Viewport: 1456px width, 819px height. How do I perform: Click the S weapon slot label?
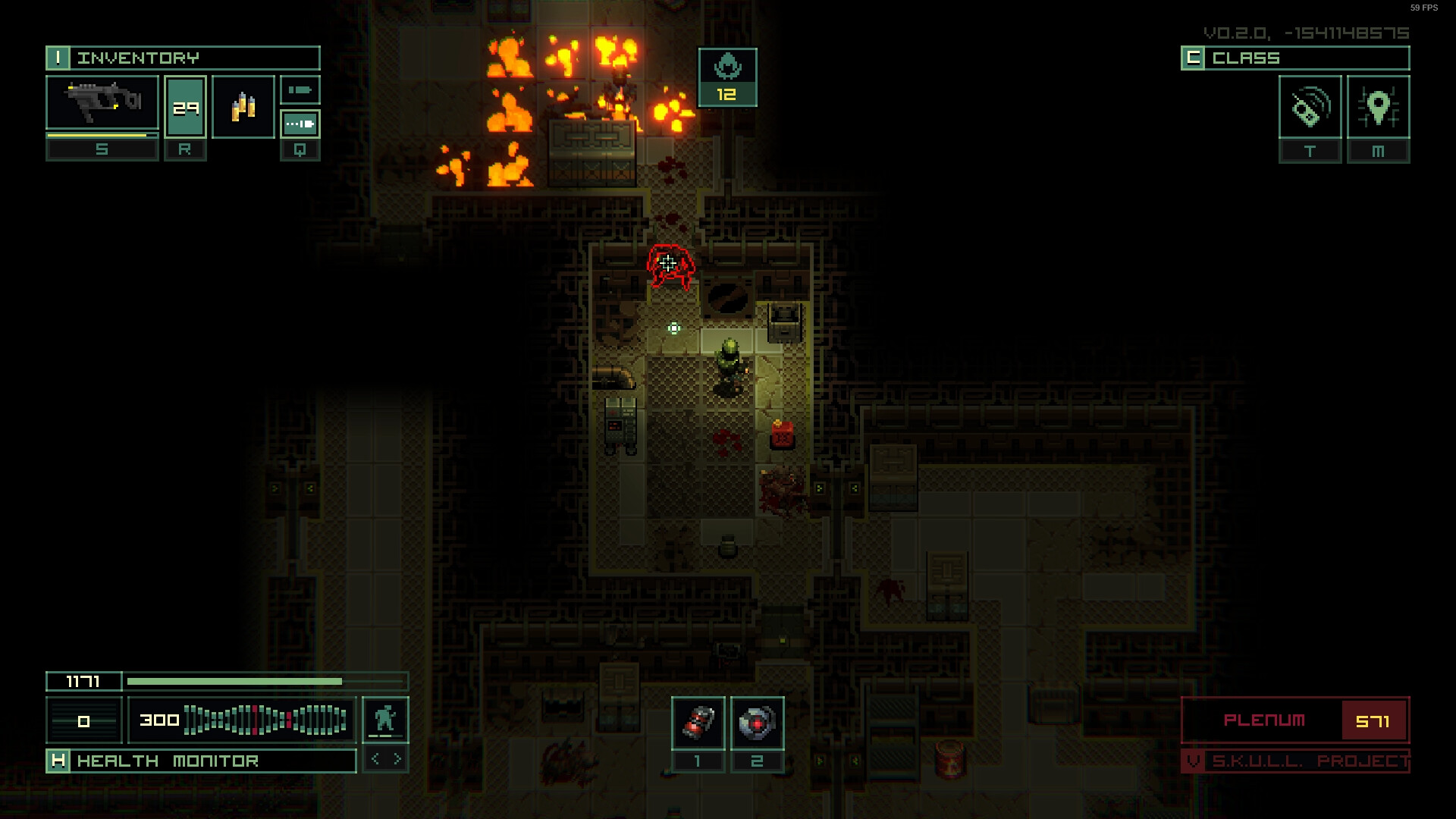click(x=102, y=149)
